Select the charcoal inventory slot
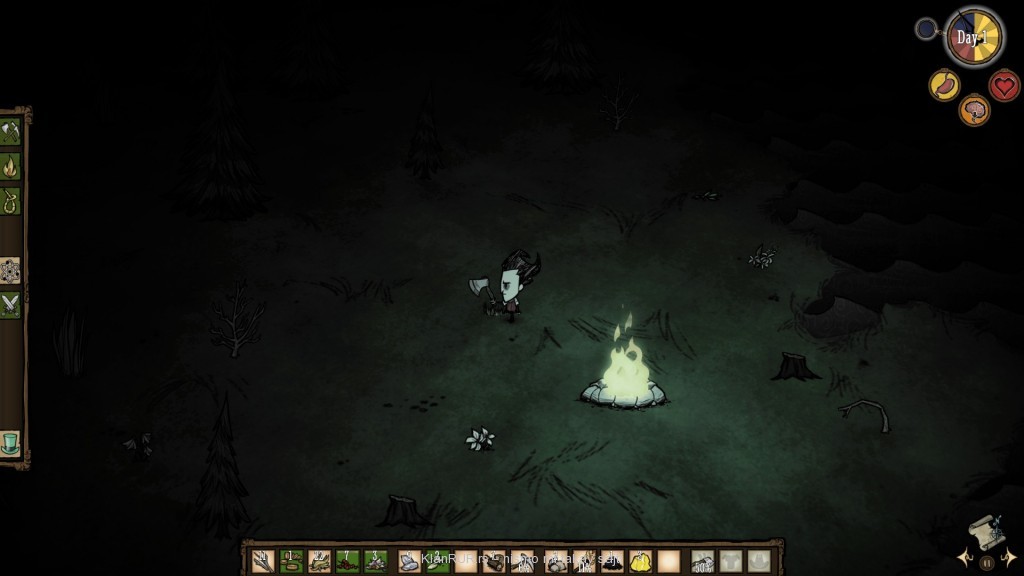1024x576 pixels. pyautogui.click(x=612, y=561)
